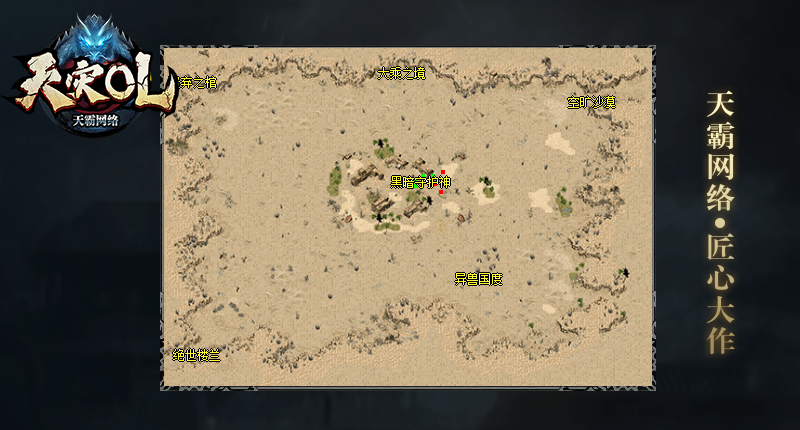Click the 弃之馆 location label
Image resolution: width=800 pixels, height=430 pixels.
(198, 83)
